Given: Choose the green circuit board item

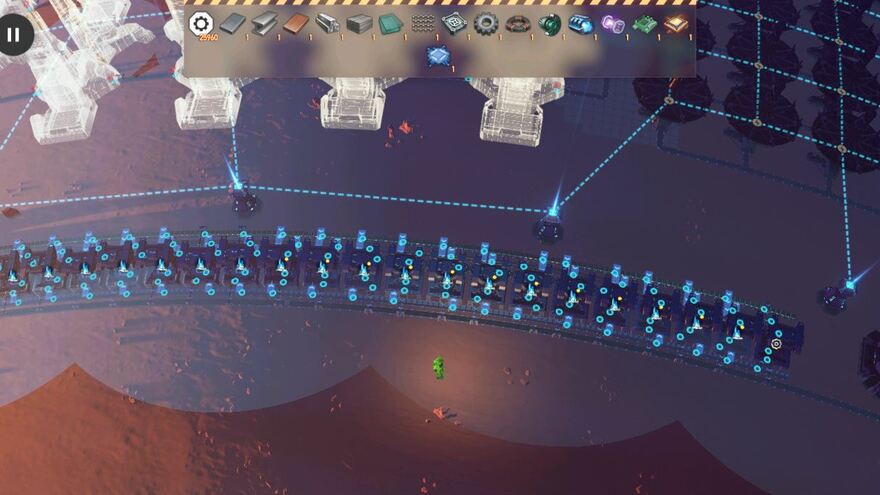Looking at the screenshot, I should click(645, 23).
